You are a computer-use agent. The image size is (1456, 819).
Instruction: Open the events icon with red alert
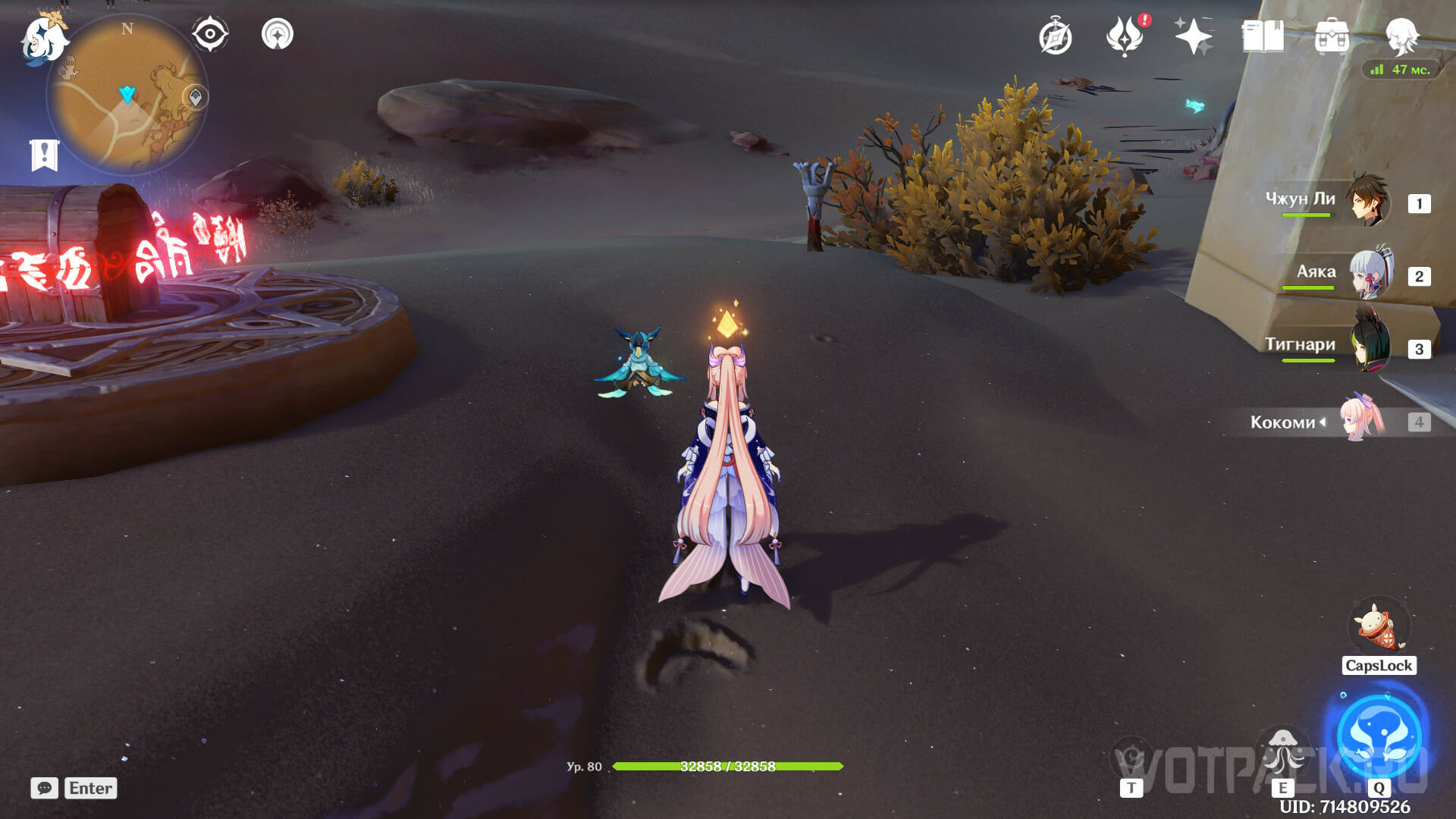[1125, 36]
